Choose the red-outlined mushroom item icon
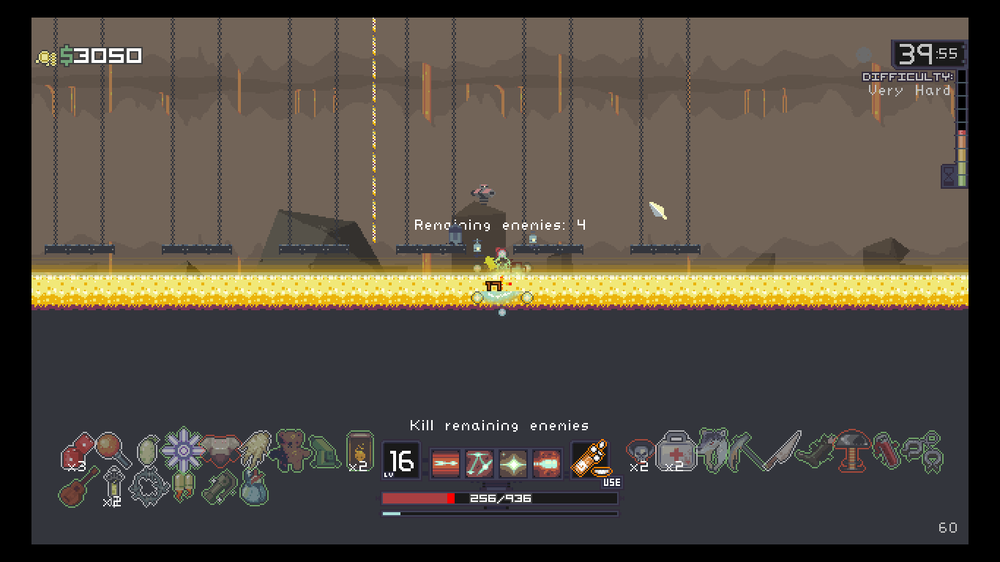This screenshot has height=562, width=1000. pos(852,450)
